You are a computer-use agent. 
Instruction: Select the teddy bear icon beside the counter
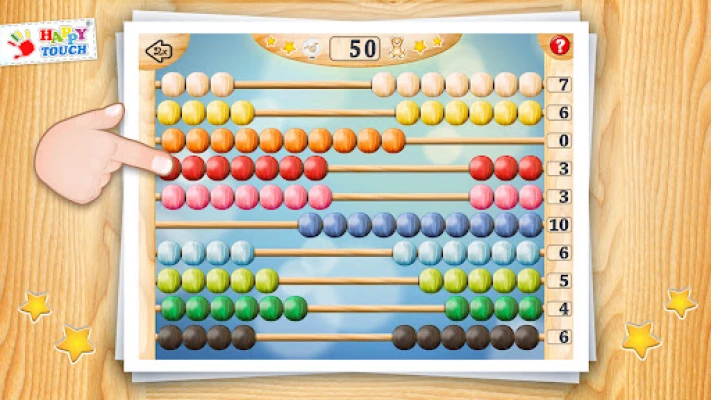pos(396,47)
